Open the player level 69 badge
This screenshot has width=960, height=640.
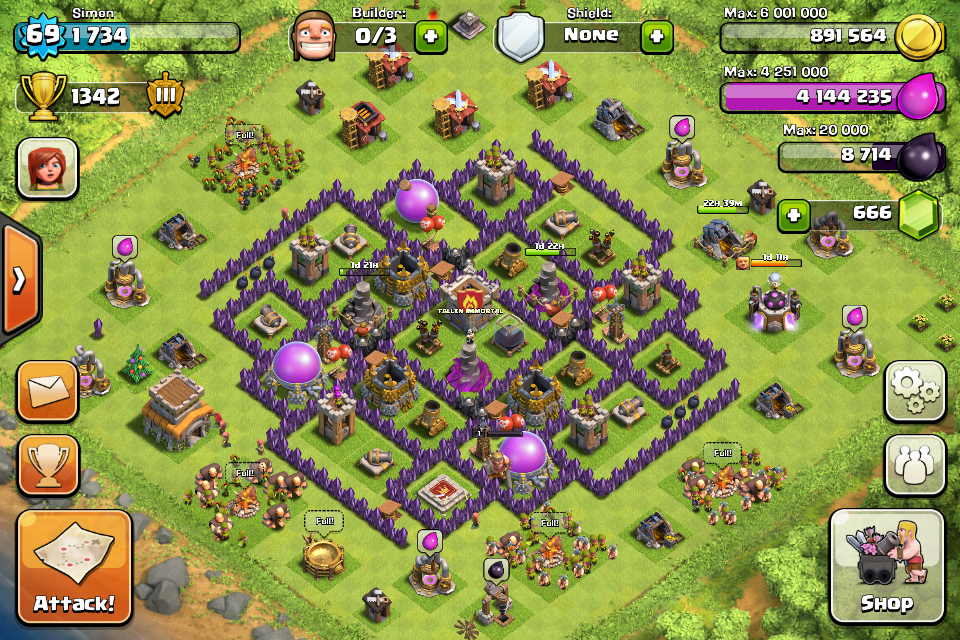click(x=40, y=36)
